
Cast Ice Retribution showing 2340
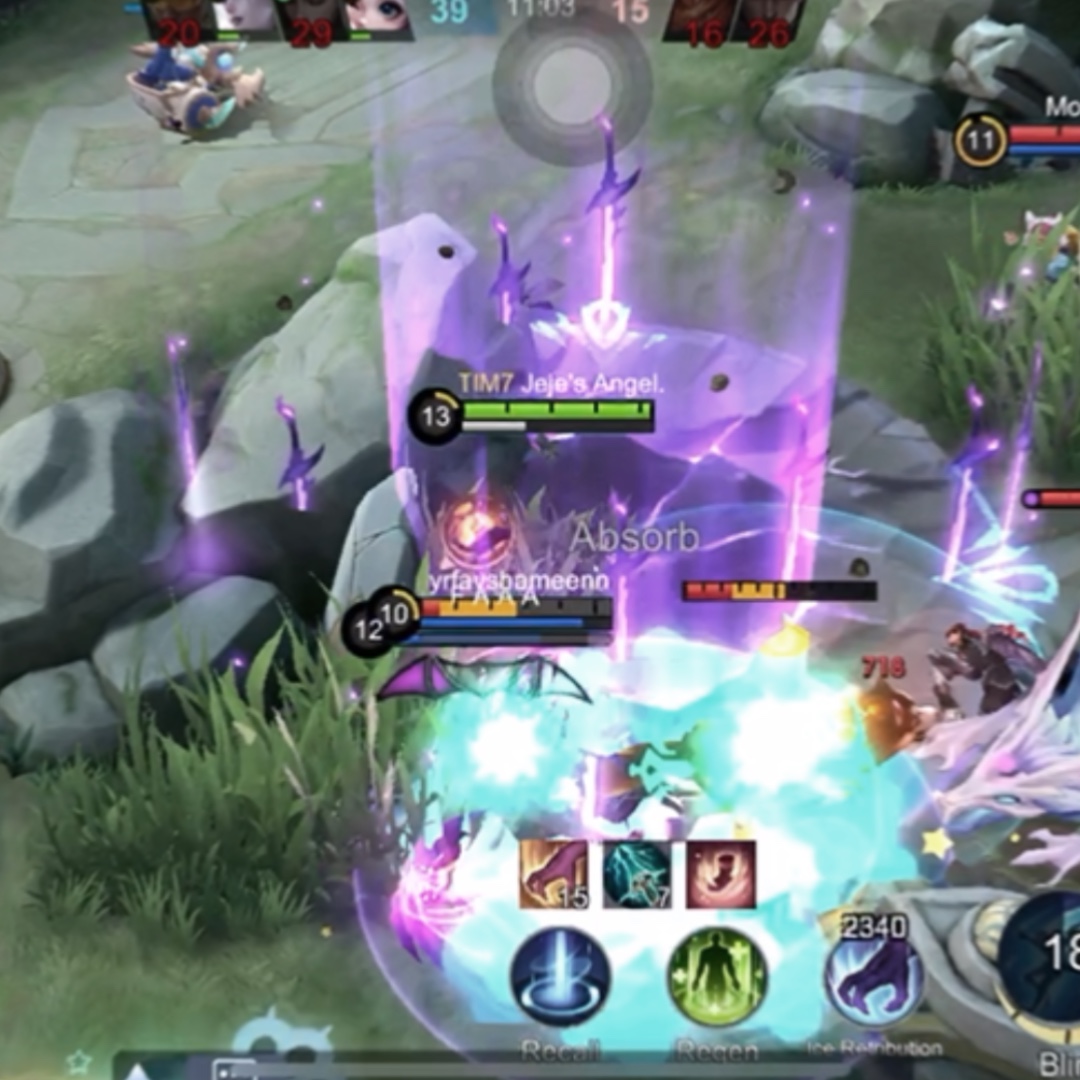click(871, 975)
